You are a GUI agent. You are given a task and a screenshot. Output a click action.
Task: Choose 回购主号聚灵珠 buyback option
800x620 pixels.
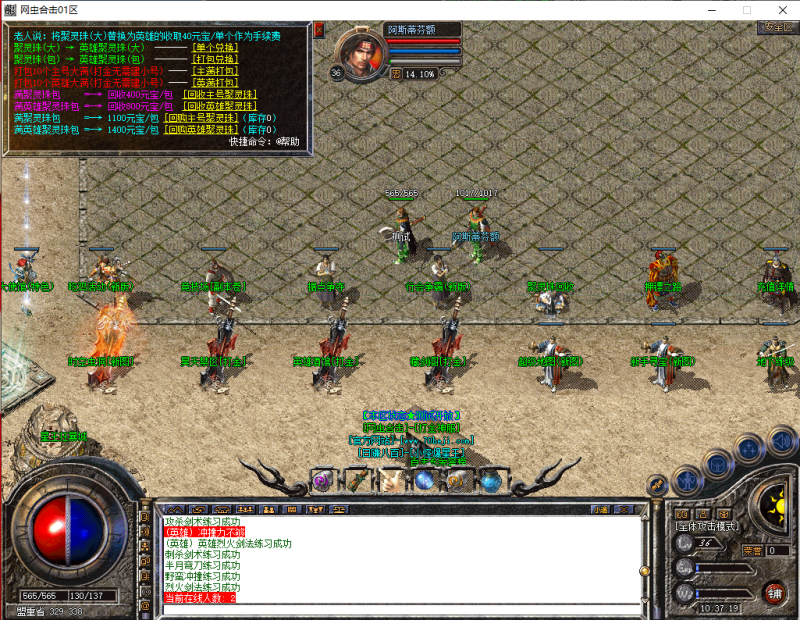(x=201, y=118)
